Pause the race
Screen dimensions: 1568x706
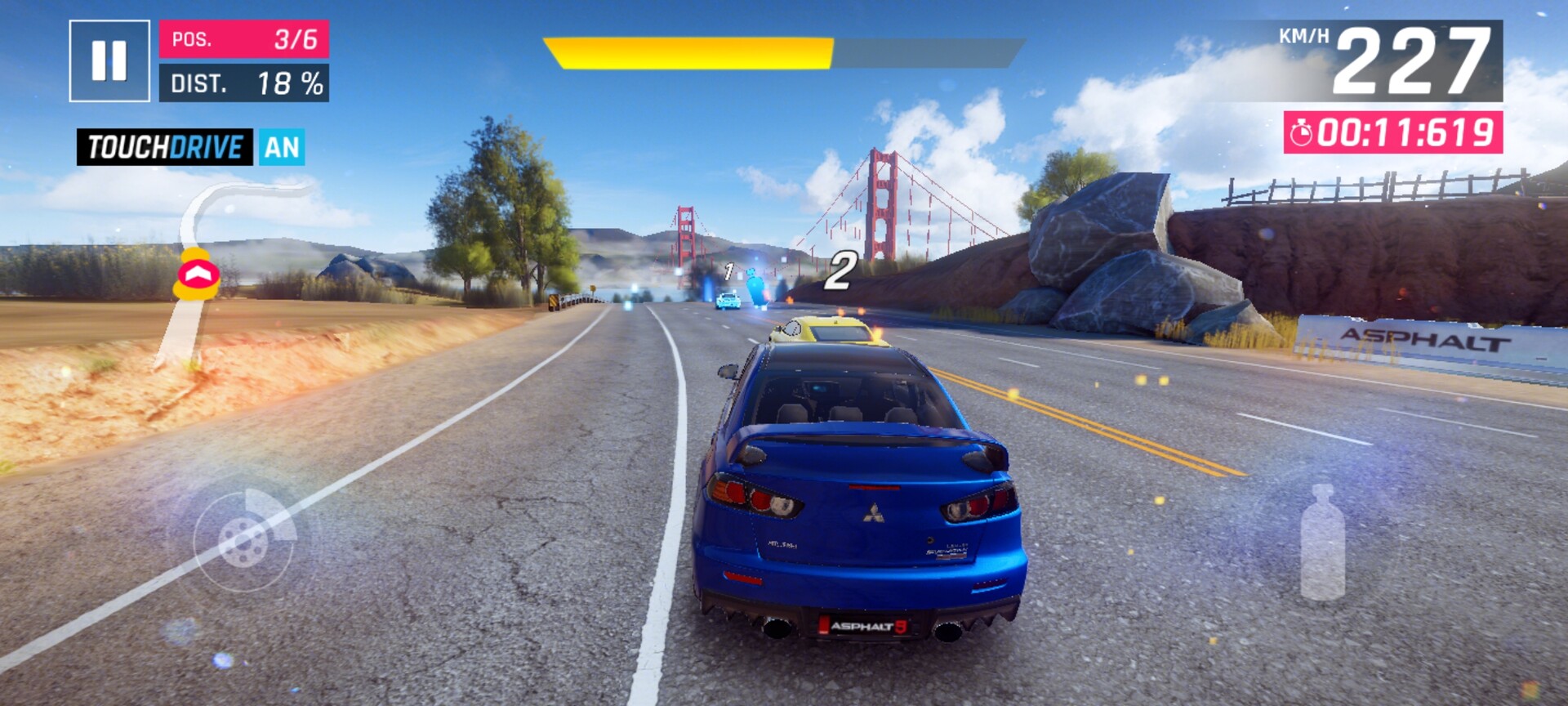click(x=109, y=61)
